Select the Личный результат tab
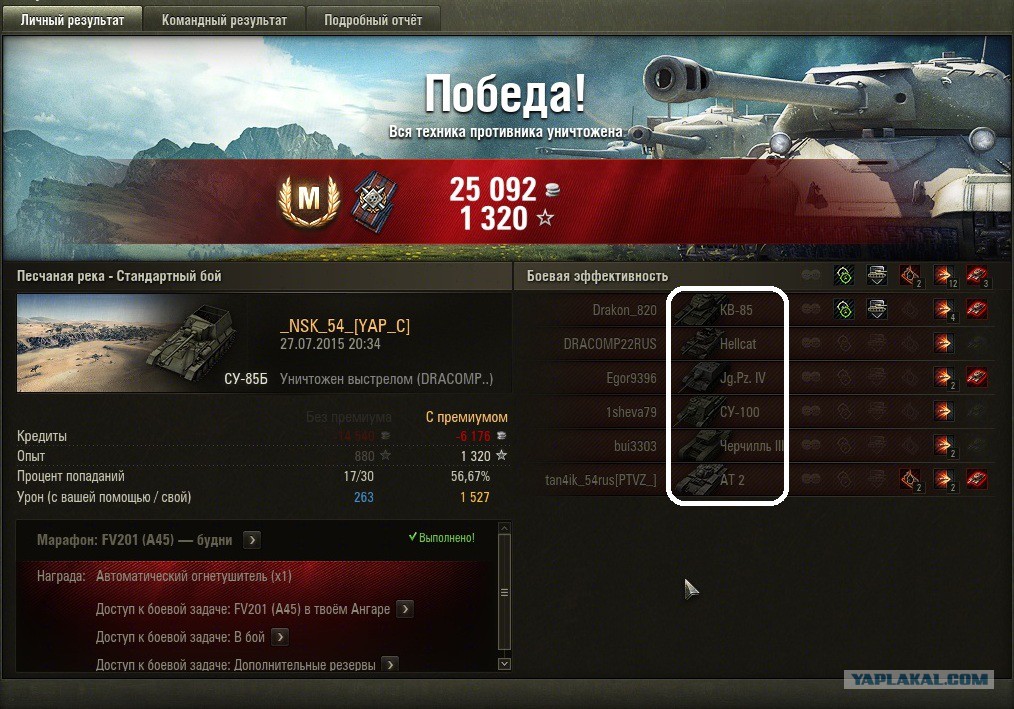This screenshot has height=709, width=1014. [72, 20]
